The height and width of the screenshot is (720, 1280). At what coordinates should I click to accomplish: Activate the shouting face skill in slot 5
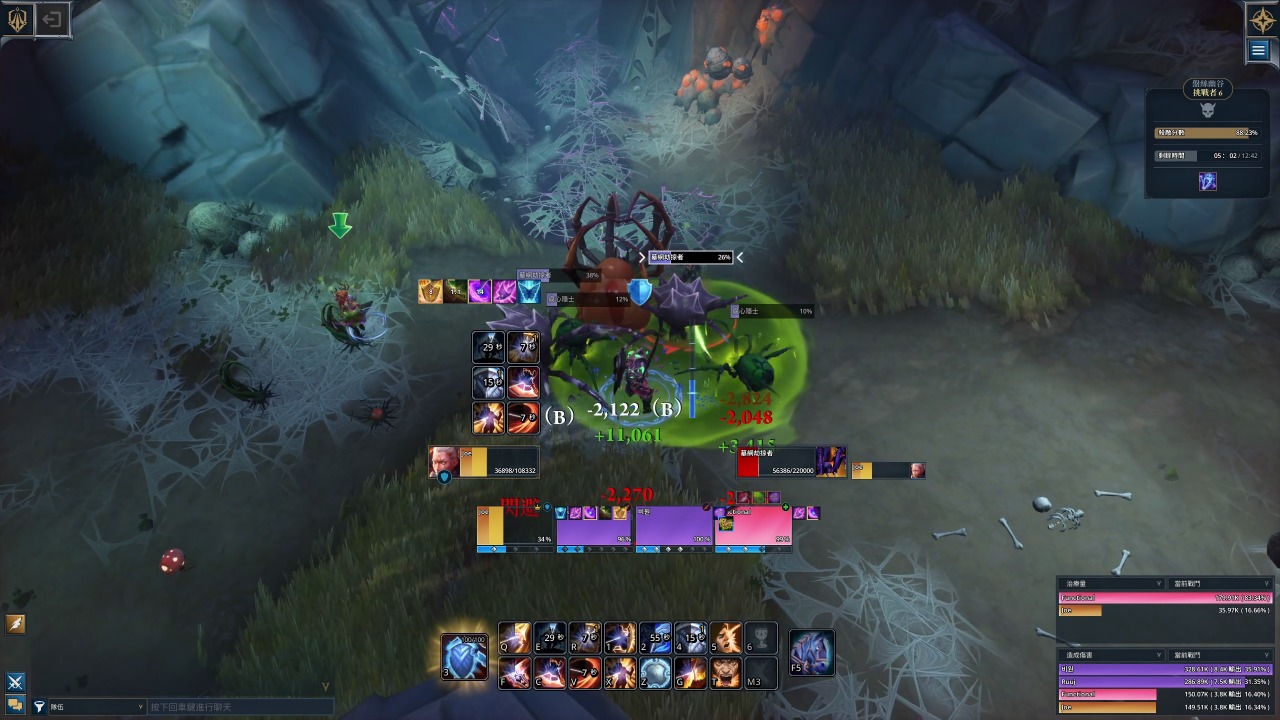tap(726, 638)
